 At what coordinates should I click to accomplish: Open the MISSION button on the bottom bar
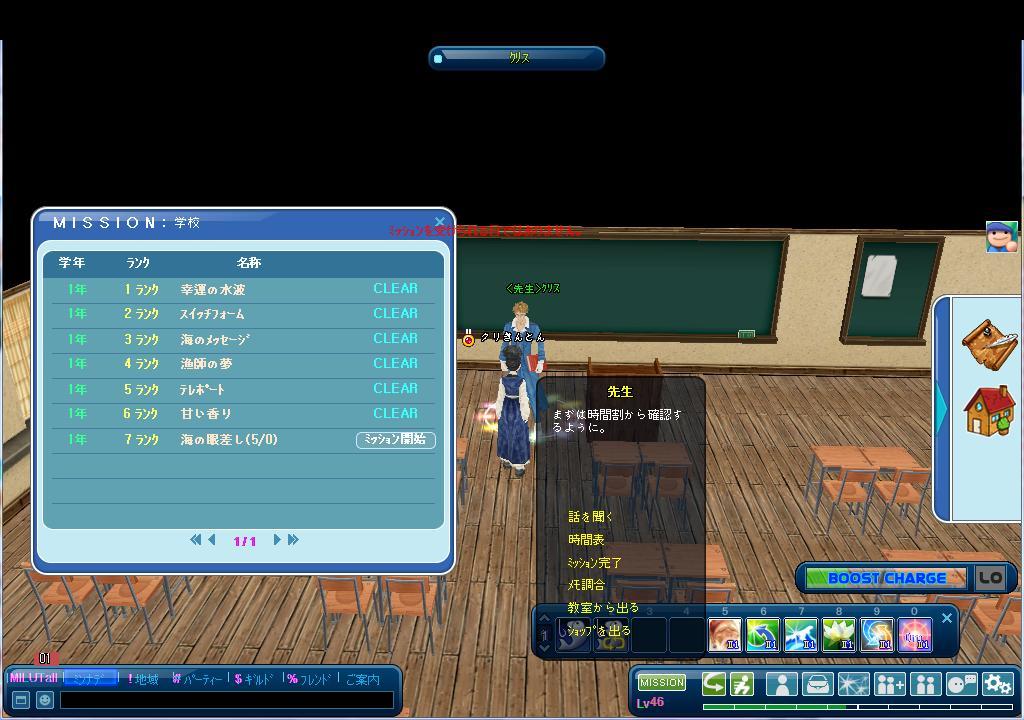[x=662, y=682]
